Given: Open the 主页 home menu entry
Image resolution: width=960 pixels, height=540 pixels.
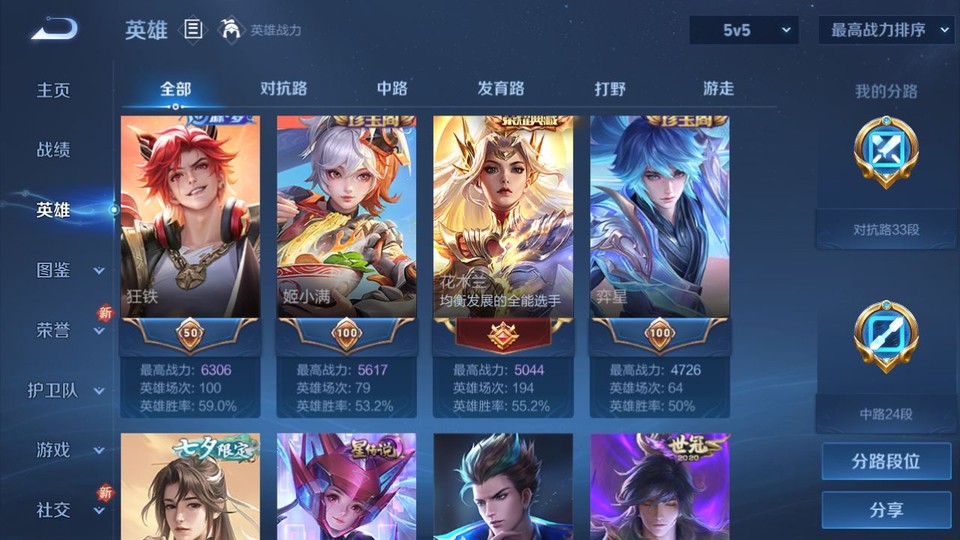Looking at the screenshot, I should pos(54,90).
